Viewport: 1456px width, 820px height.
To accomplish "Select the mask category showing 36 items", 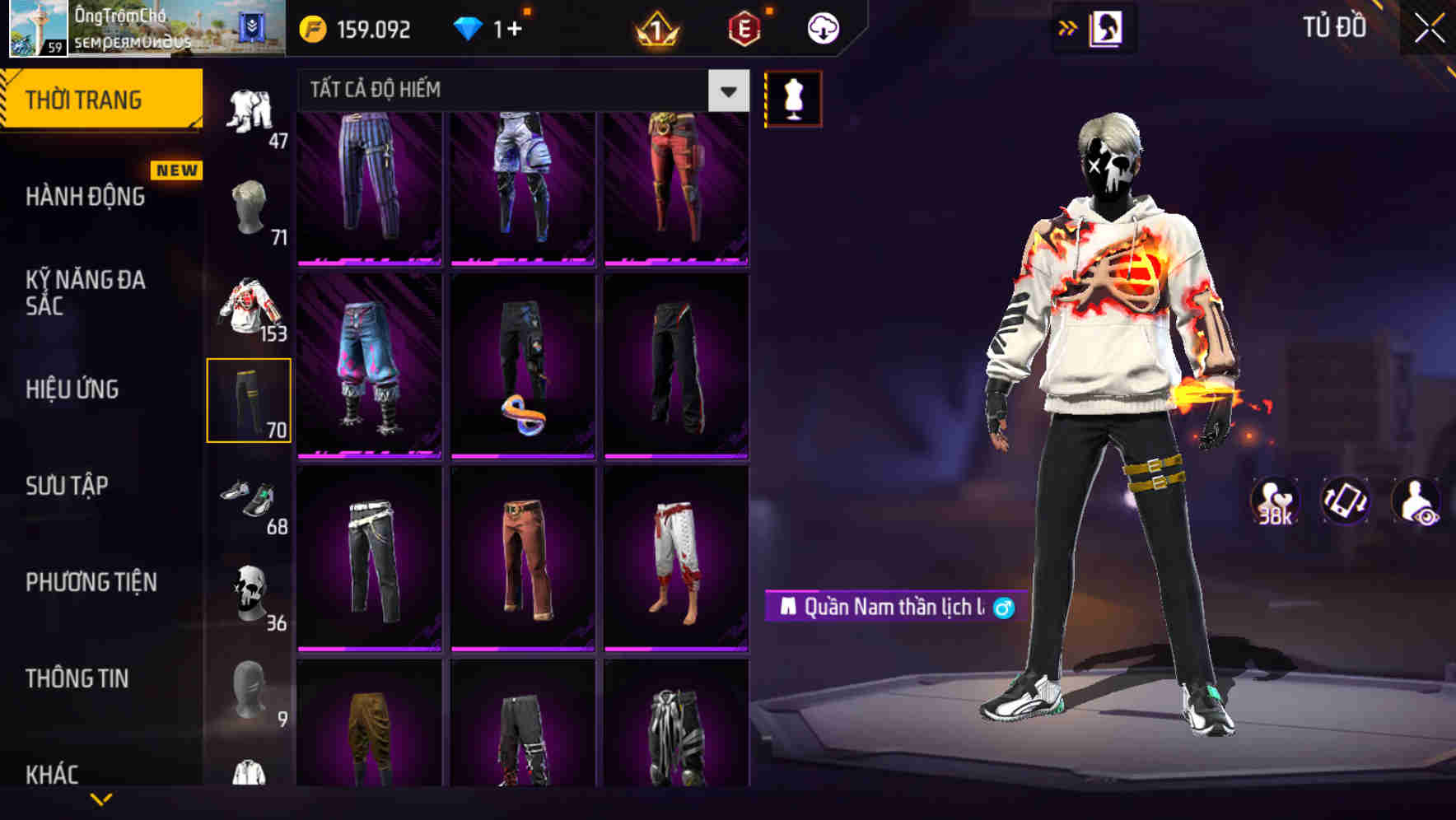I will [250, 591].
